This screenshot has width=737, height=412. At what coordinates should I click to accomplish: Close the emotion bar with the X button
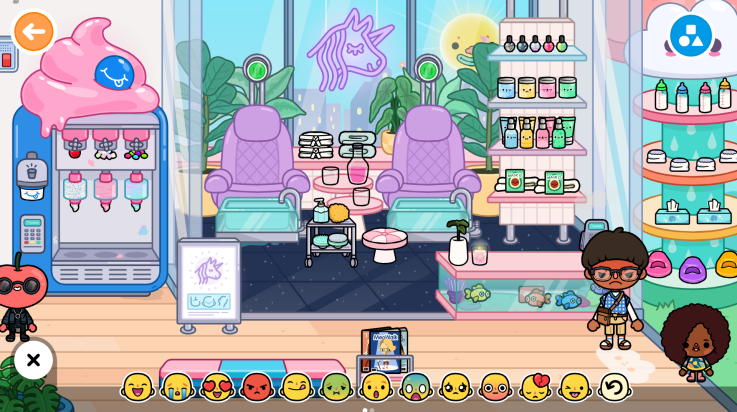[x=33, y=360]
